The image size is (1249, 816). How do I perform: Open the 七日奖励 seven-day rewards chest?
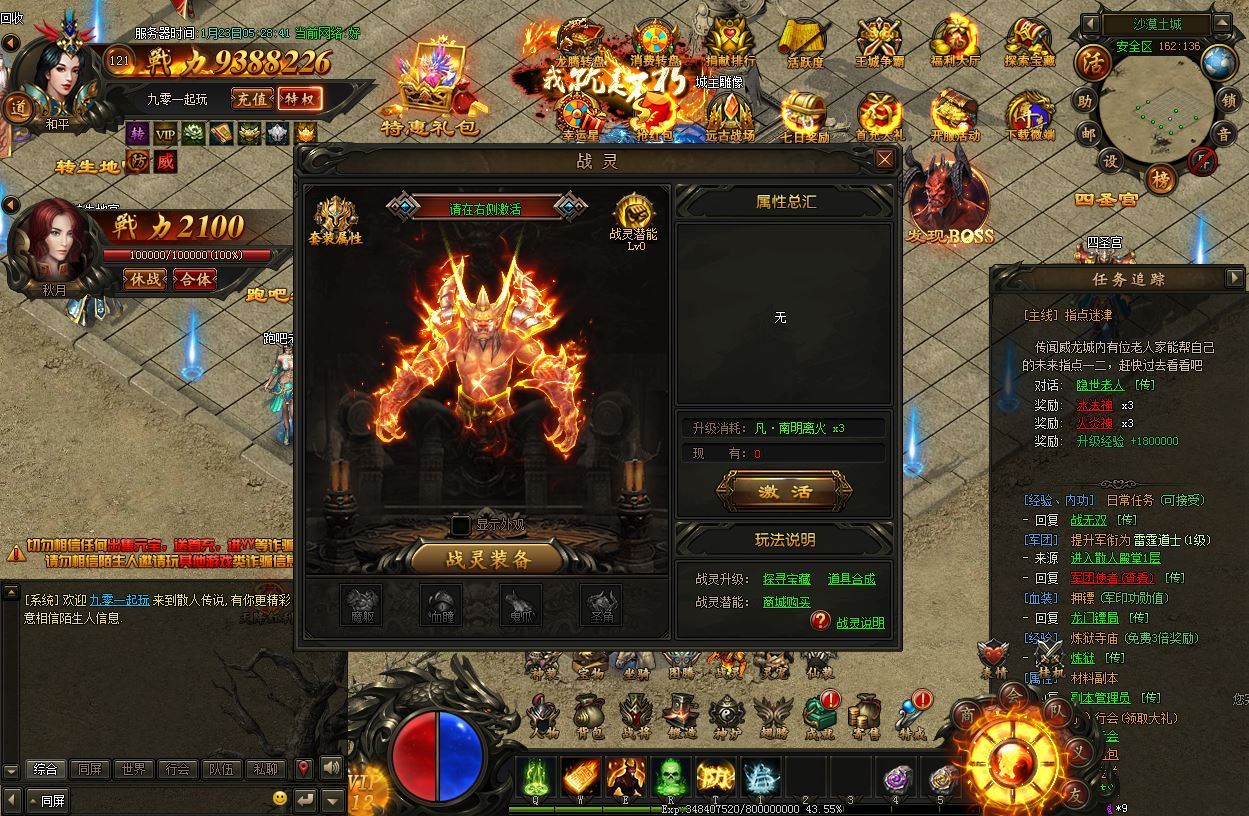point(803,115)
